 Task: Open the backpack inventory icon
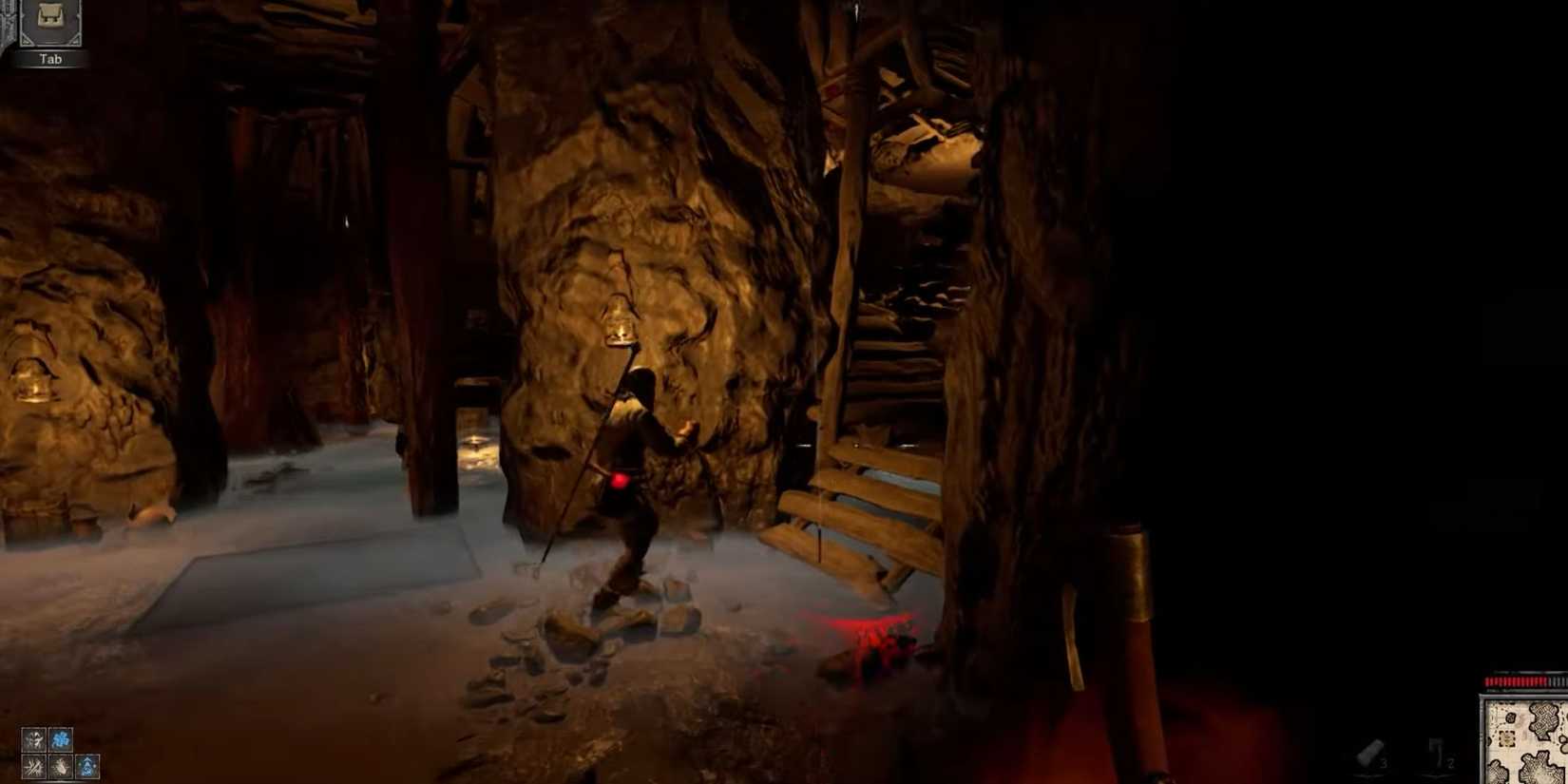[x=50, y=17]
